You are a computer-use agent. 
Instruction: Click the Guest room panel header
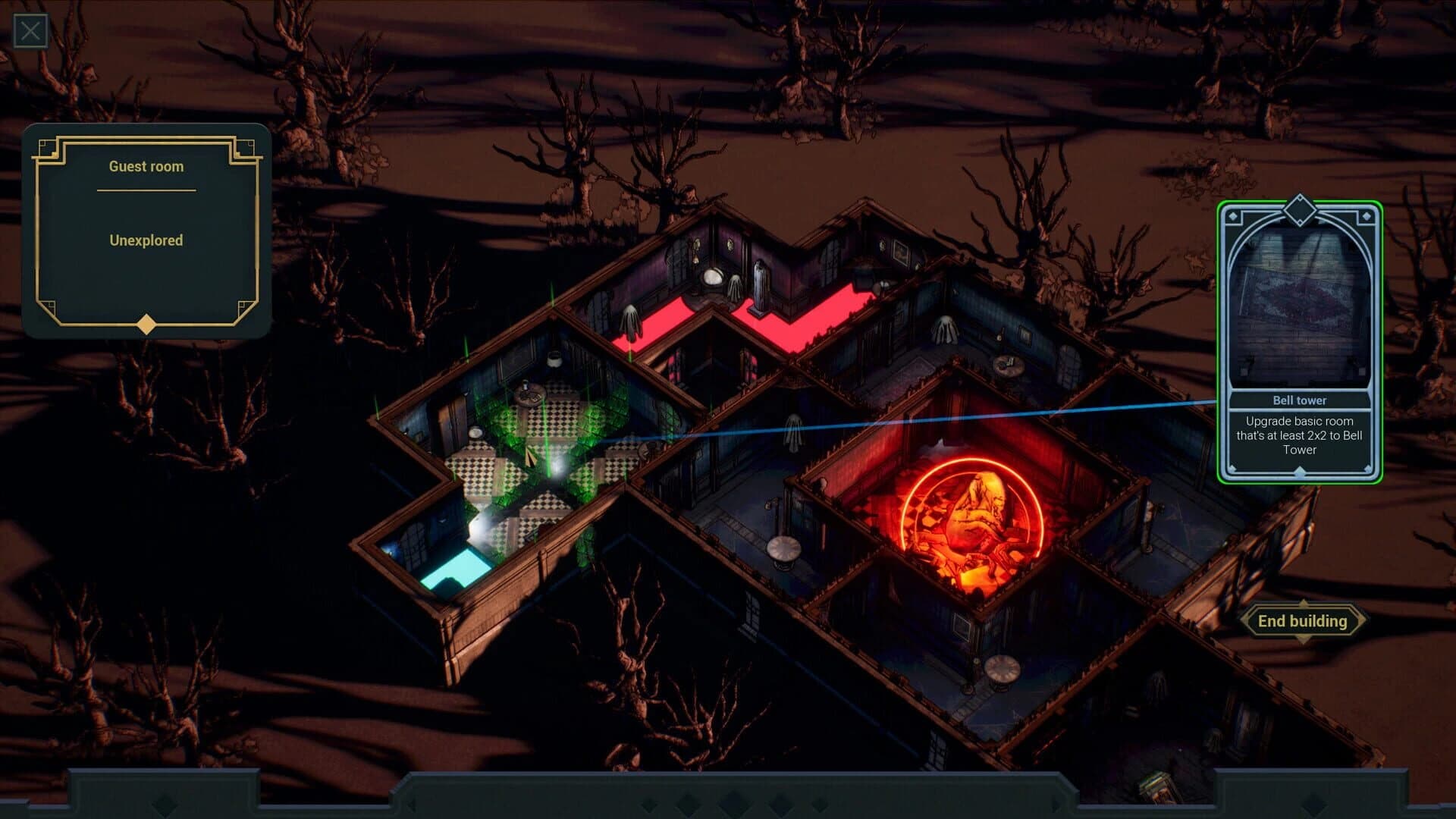point(146,167)
